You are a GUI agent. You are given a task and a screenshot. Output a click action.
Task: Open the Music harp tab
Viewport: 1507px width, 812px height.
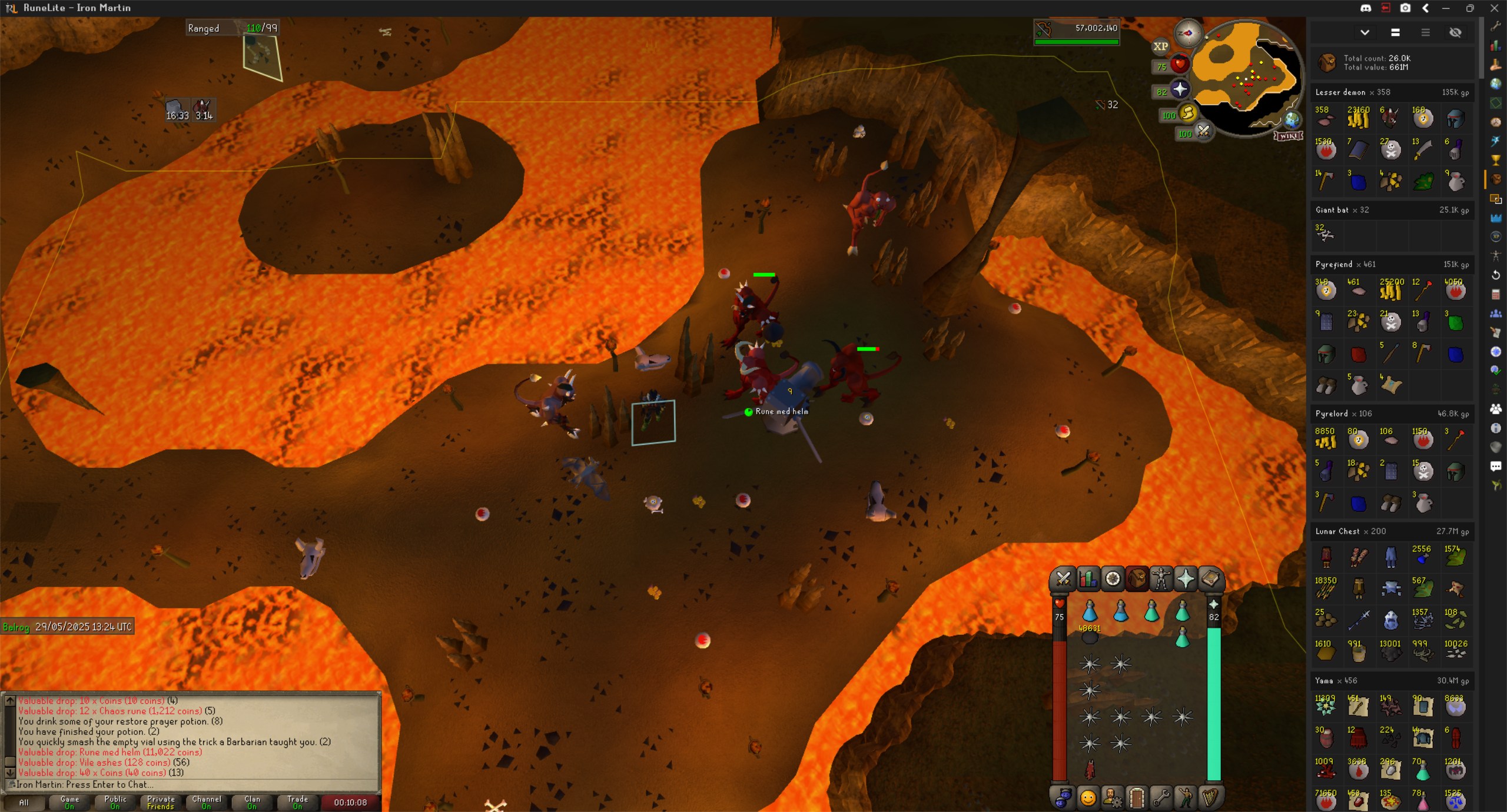click(x=1210, y=797)
